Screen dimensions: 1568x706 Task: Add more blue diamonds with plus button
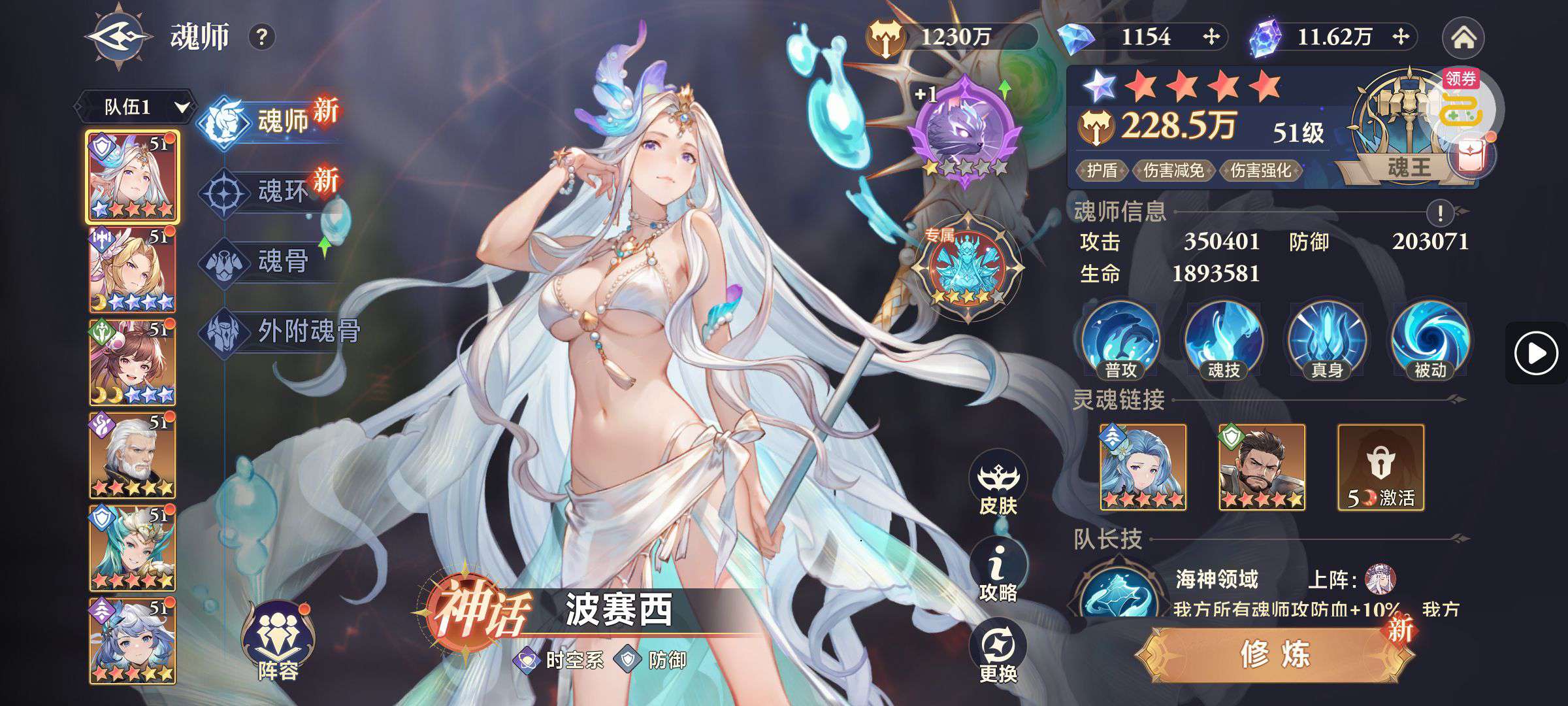point(1211,37)
